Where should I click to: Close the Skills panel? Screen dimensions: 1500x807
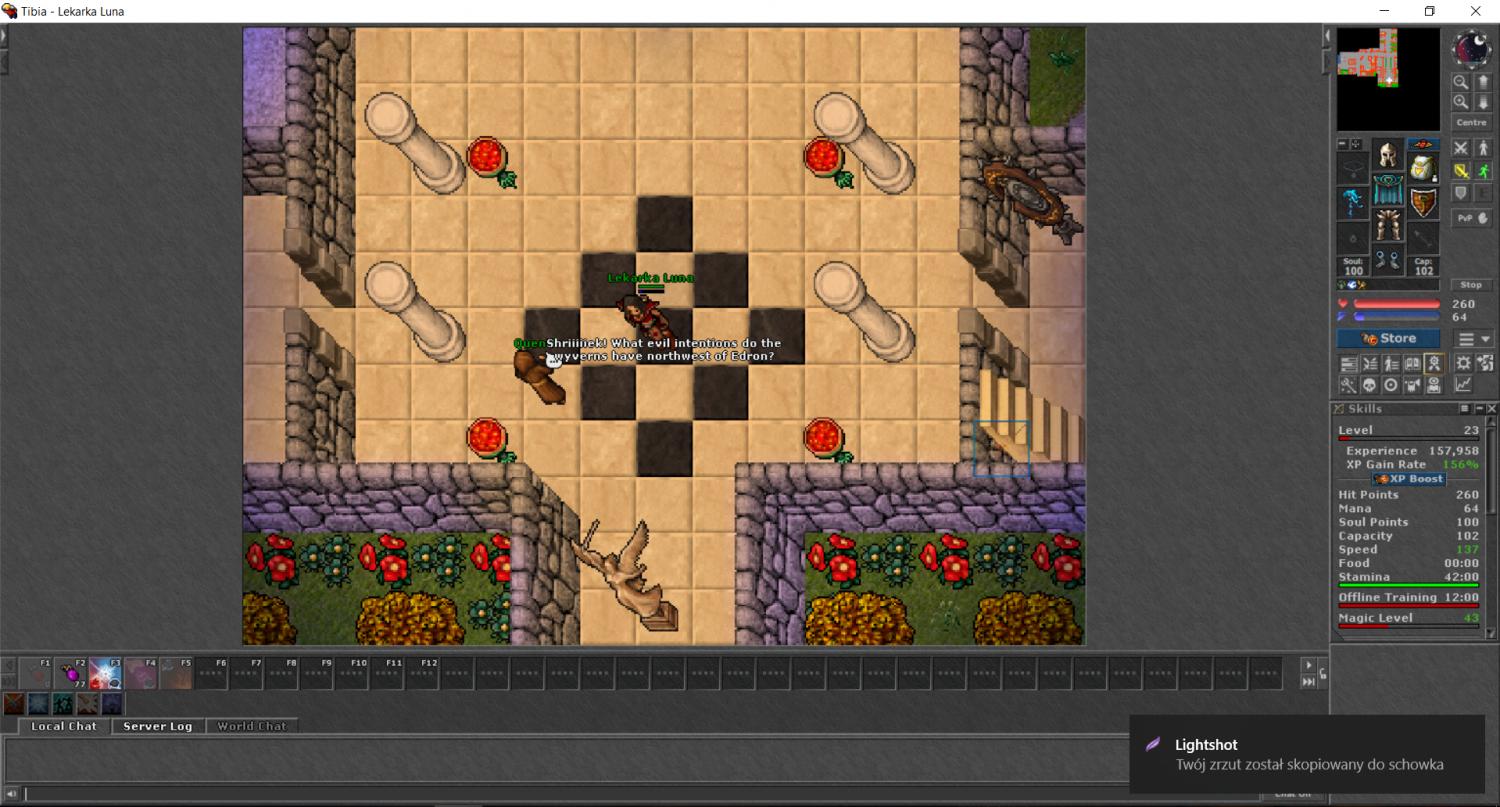[1492, 409]
